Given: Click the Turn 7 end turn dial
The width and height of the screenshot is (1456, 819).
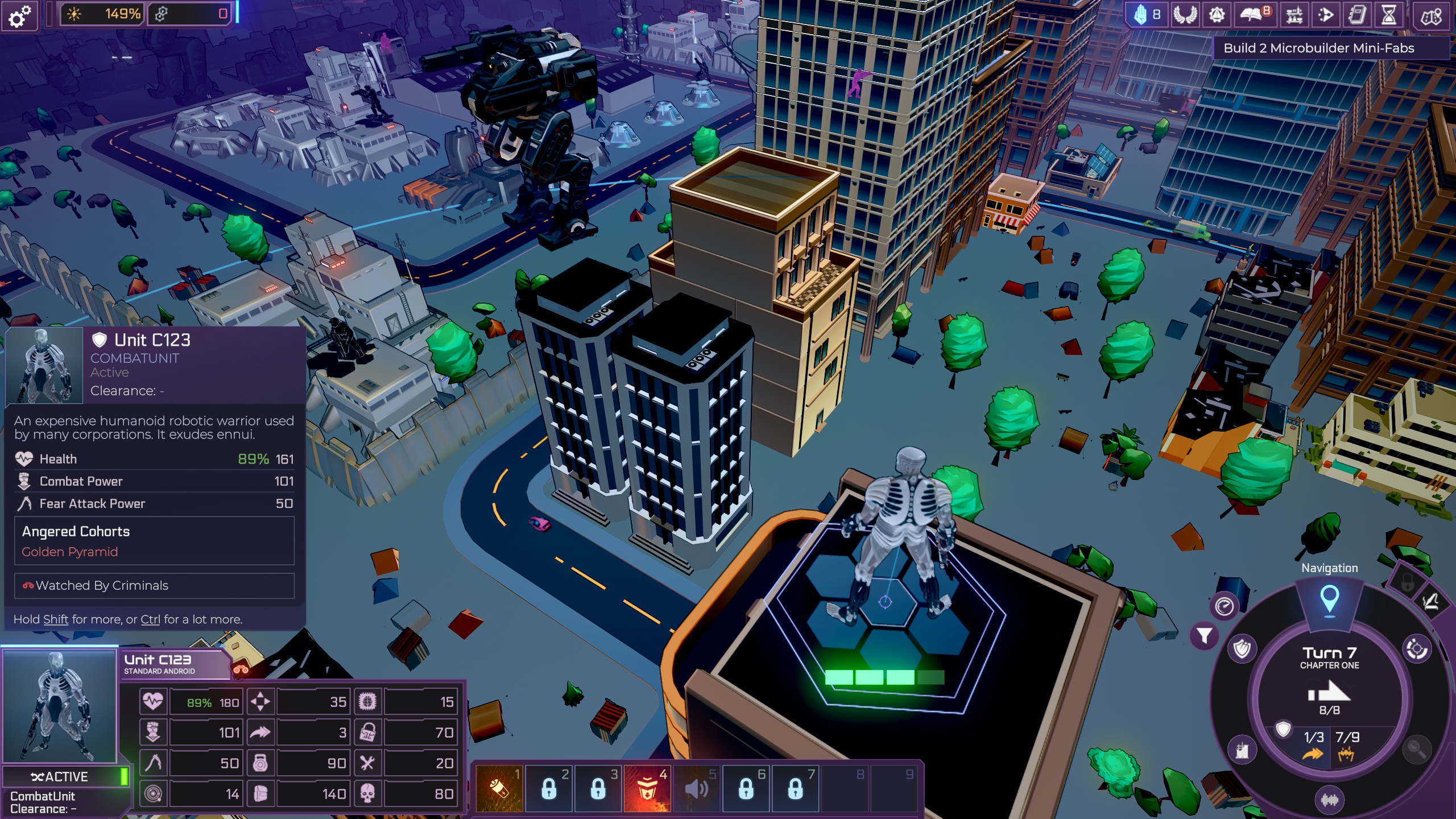Looking at the screenshot, I should tap(1329, 682).
